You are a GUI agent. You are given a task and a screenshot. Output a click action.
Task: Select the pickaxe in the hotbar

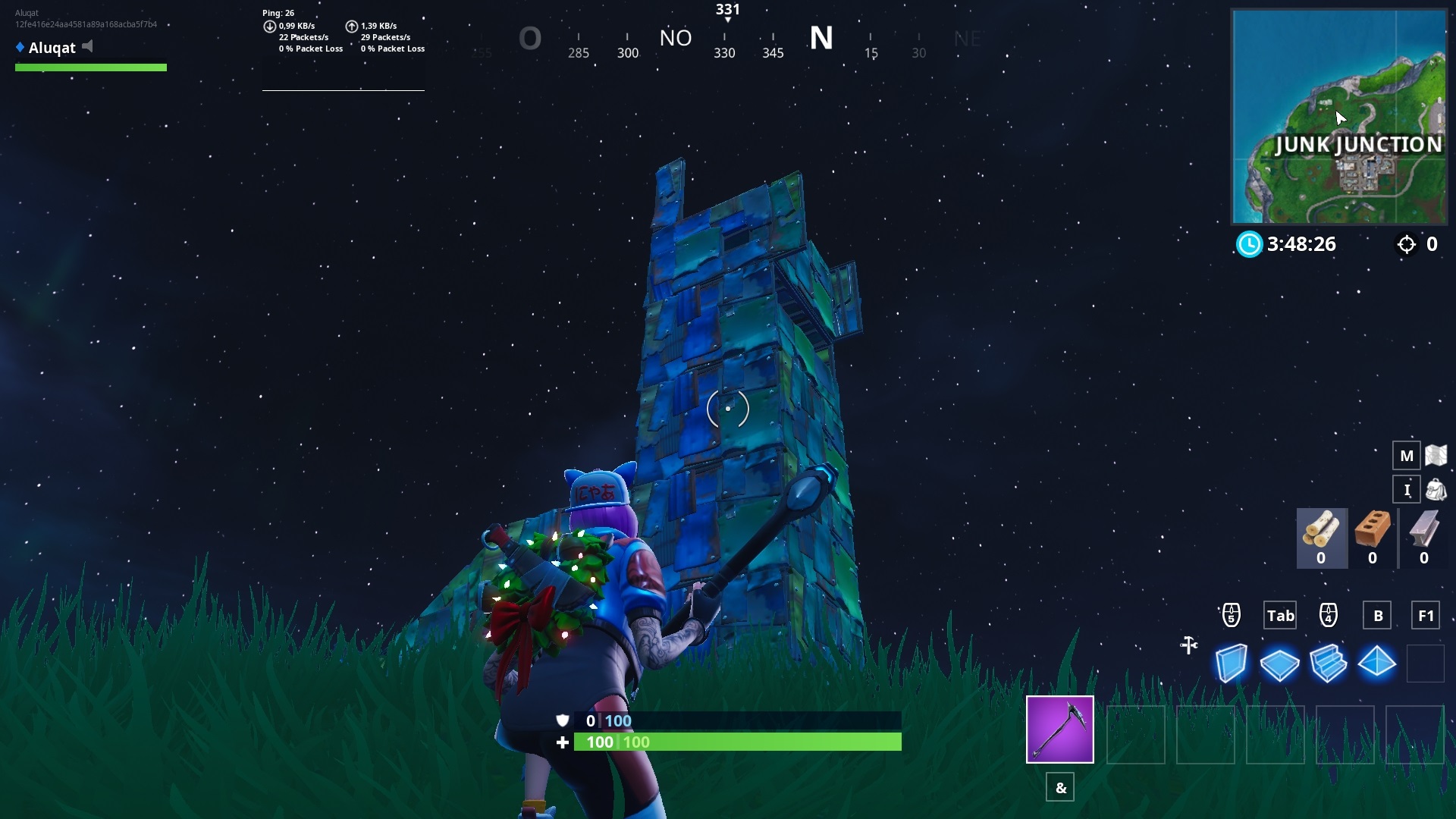click(1060, 730)
